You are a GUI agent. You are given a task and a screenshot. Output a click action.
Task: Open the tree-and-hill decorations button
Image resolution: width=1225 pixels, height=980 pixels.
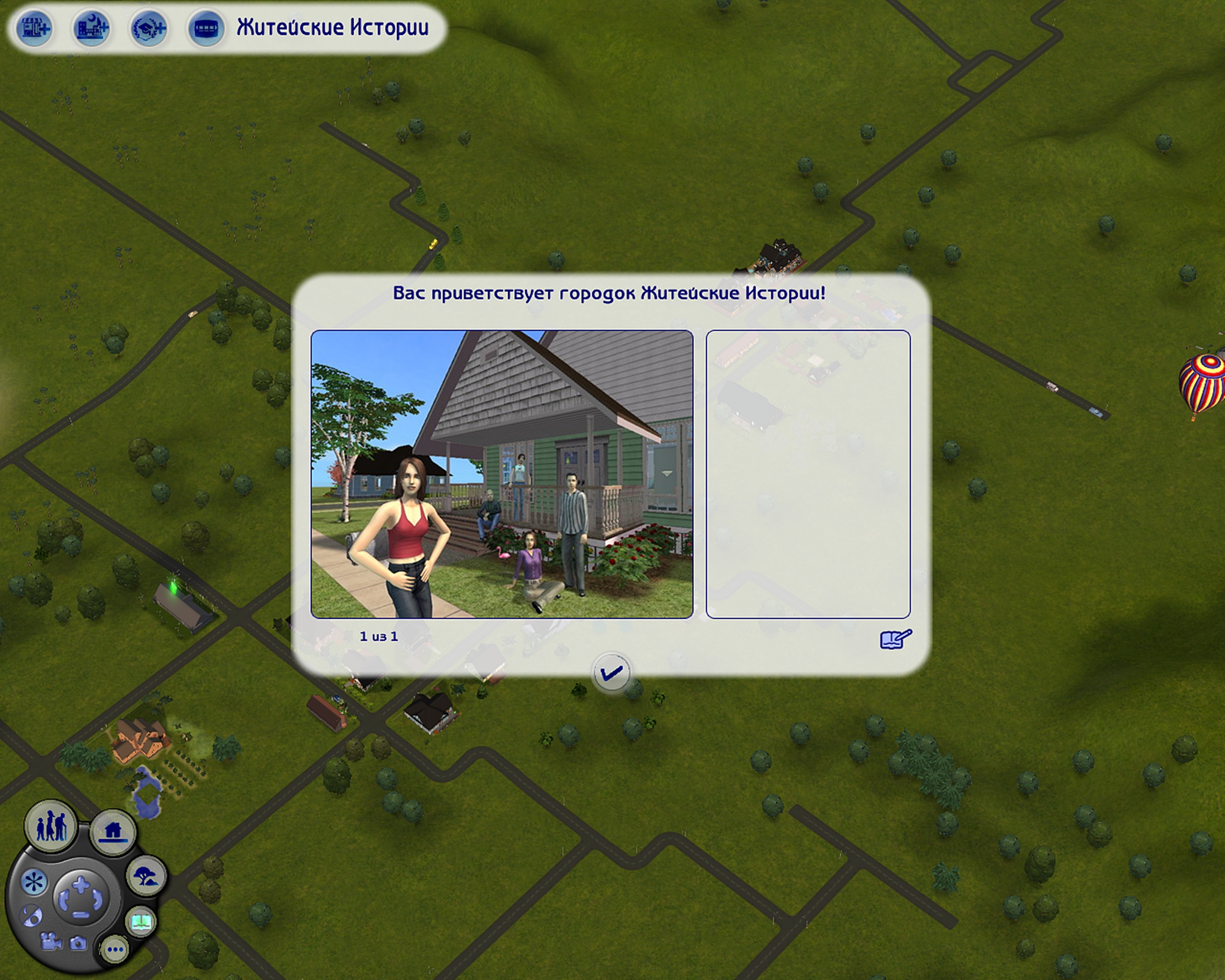coord(145,876)
